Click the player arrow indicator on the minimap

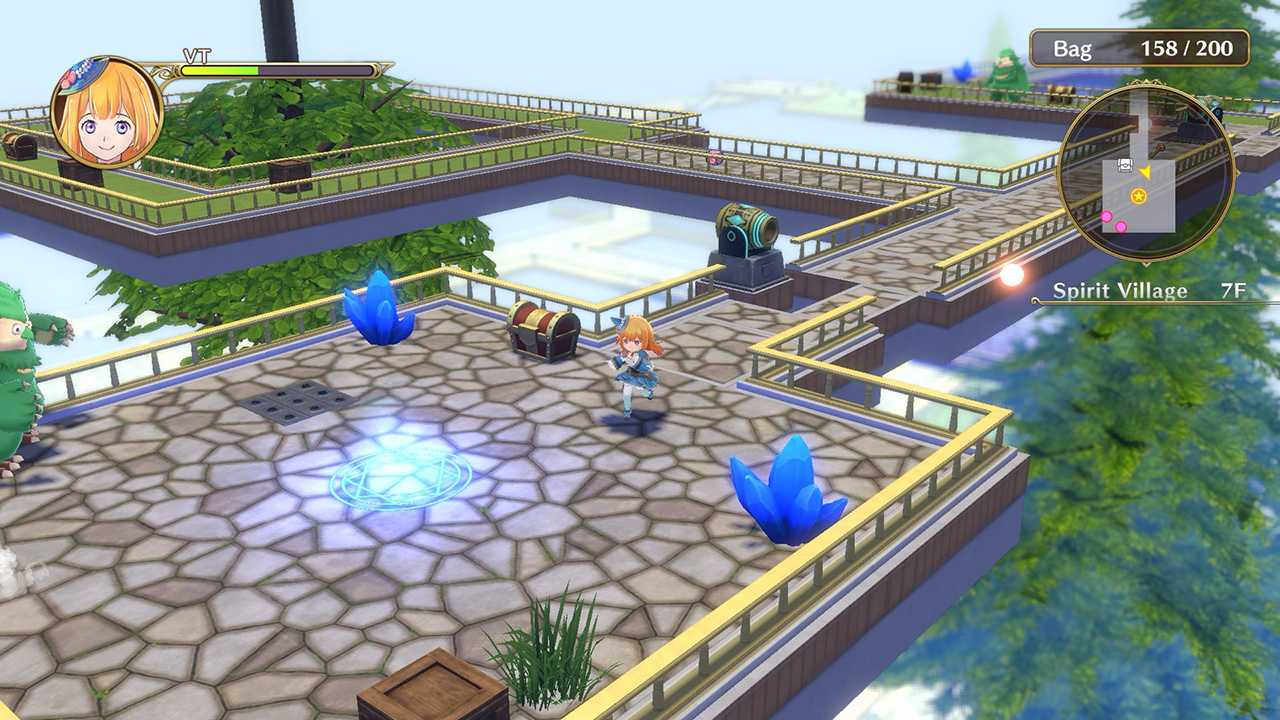[1145, 172]
